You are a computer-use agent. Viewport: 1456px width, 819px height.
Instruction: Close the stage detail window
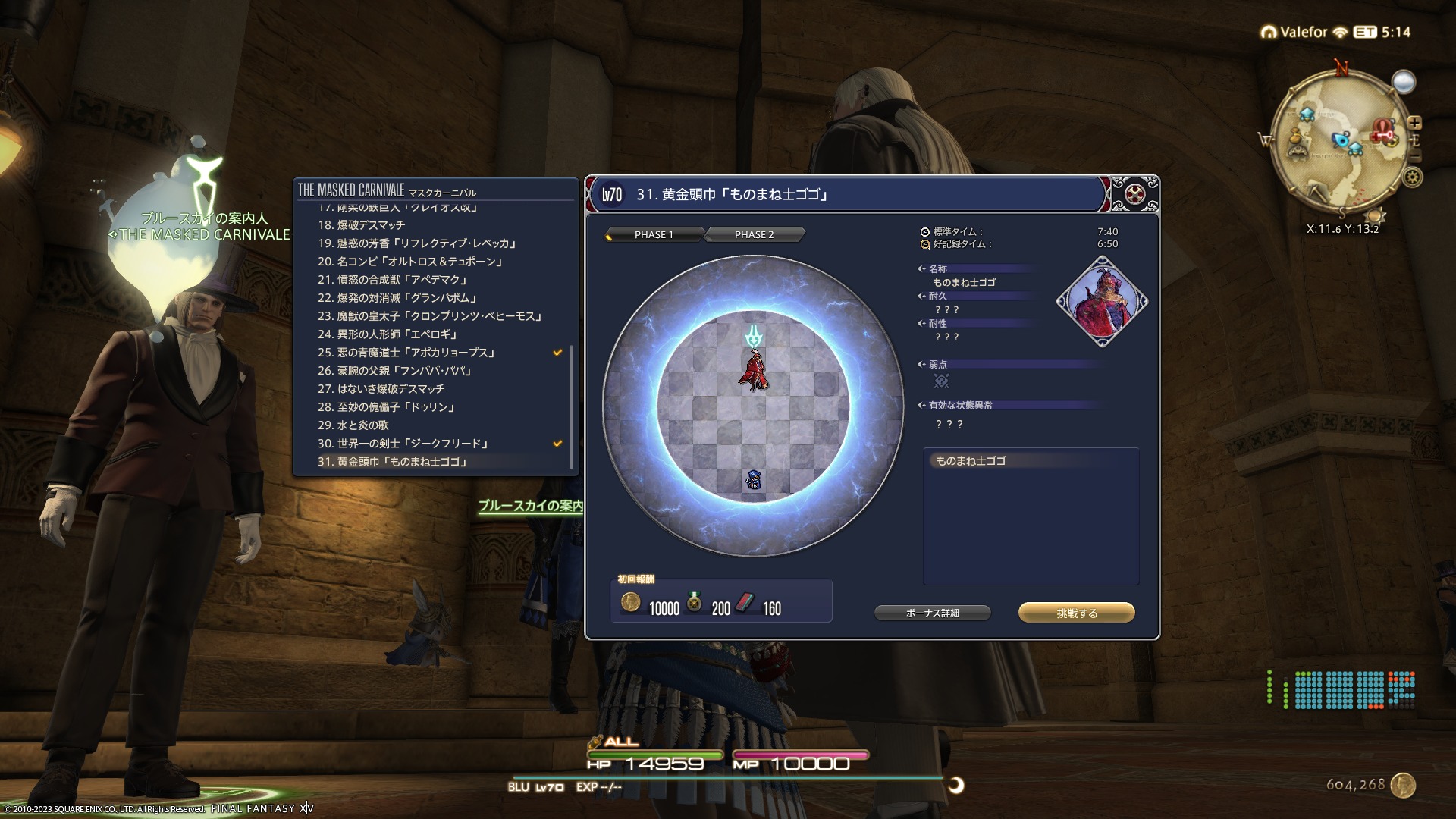pos(1134,194)
